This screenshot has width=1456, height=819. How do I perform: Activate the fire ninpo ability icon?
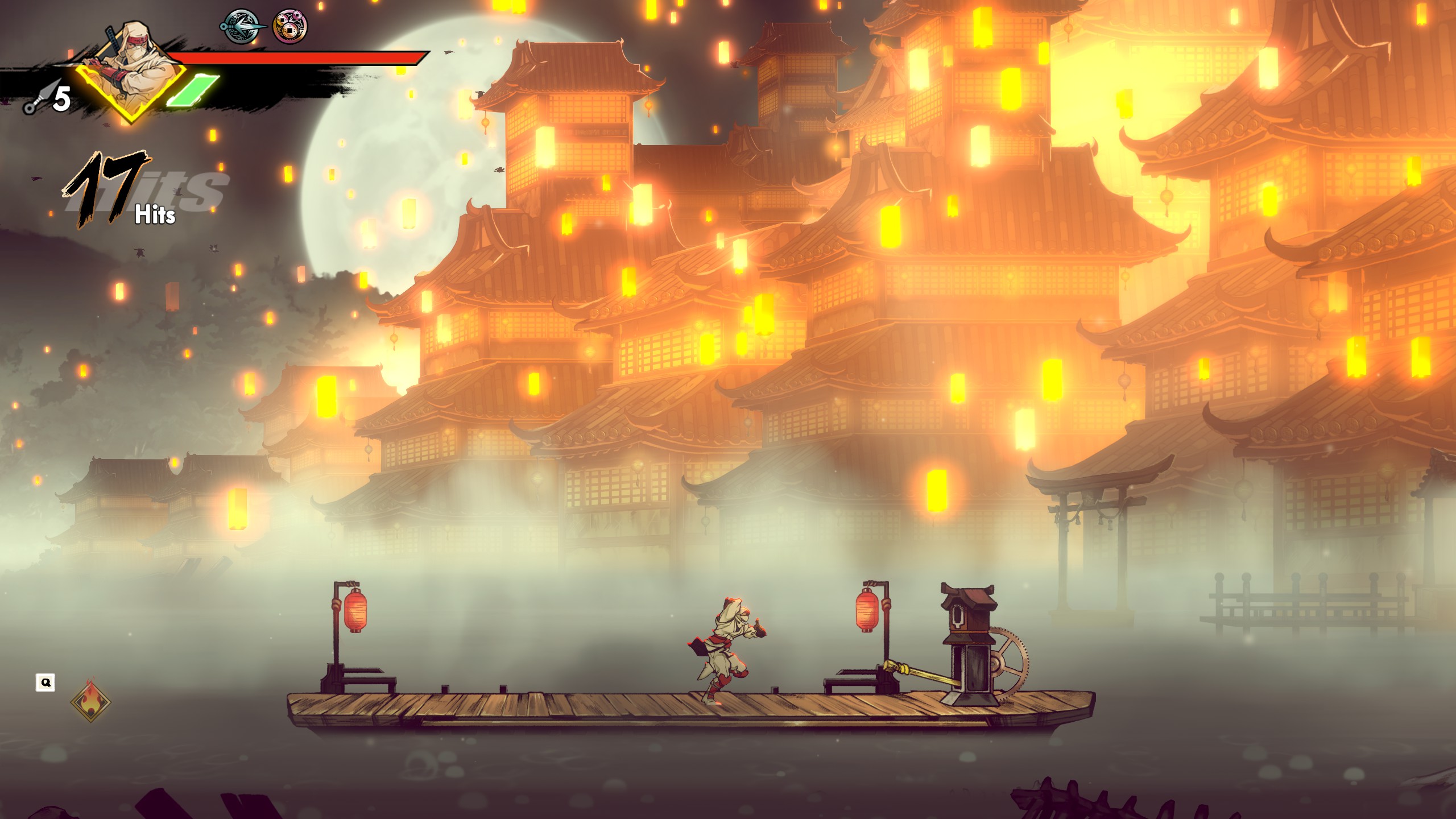pos(90,700)
